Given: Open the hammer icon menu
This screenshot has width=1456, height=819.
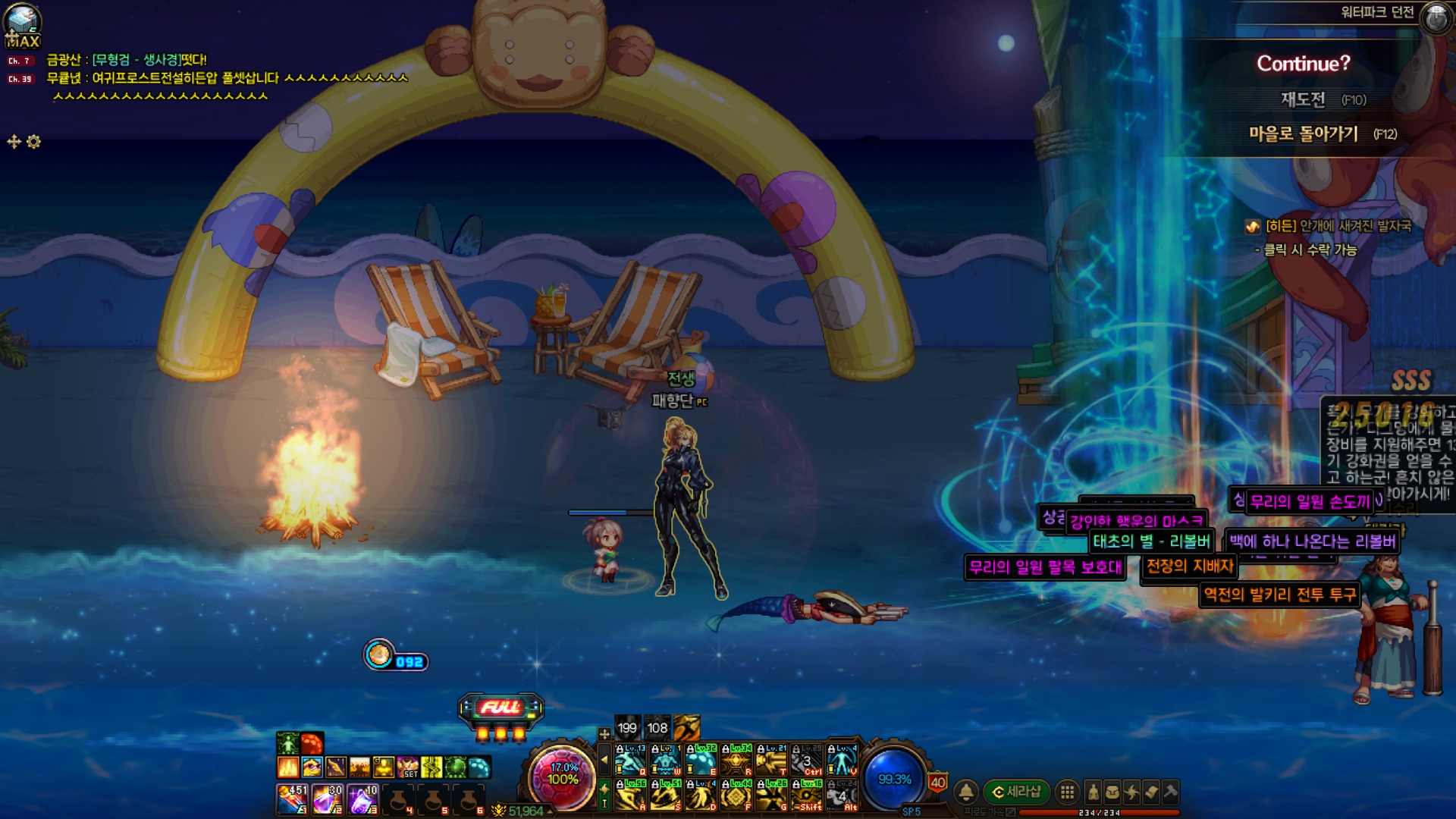Looking at the screenshot, I should (x=1170, y=792).
